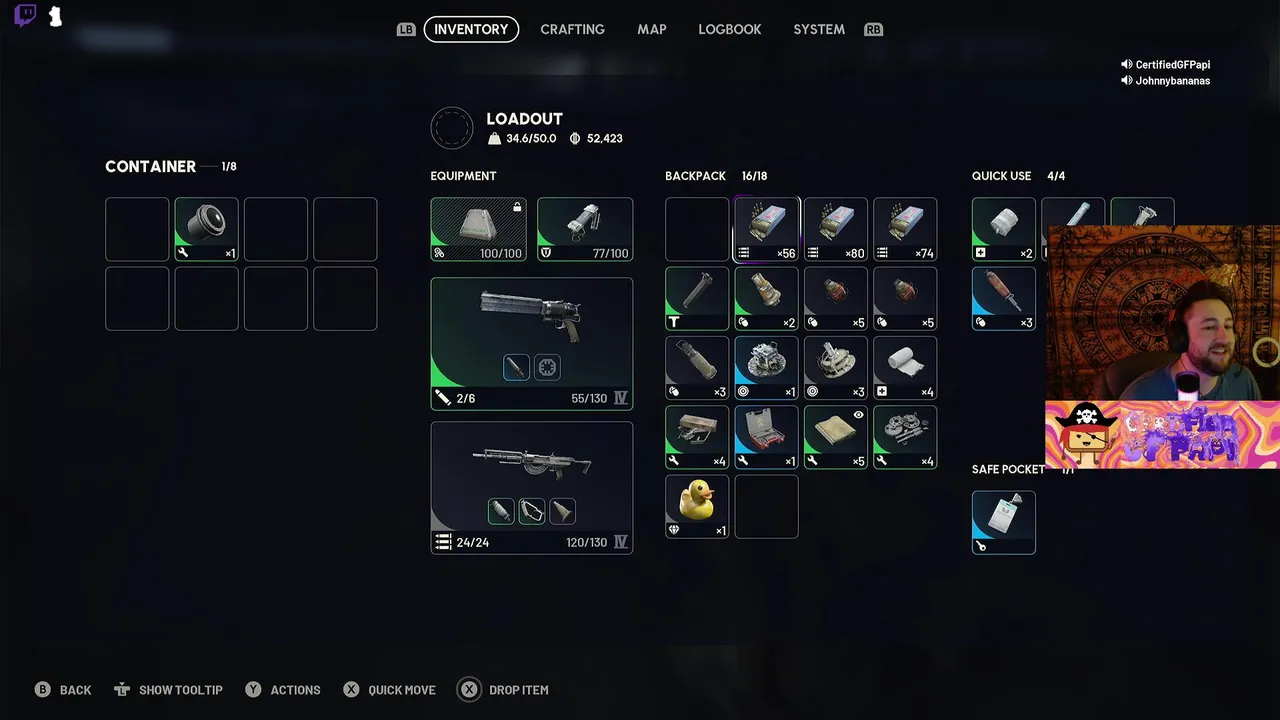Viewport: 1280px width, 720px height.
Task: Select the folded fabric stack with eye marker
Action: pos(836,437)
